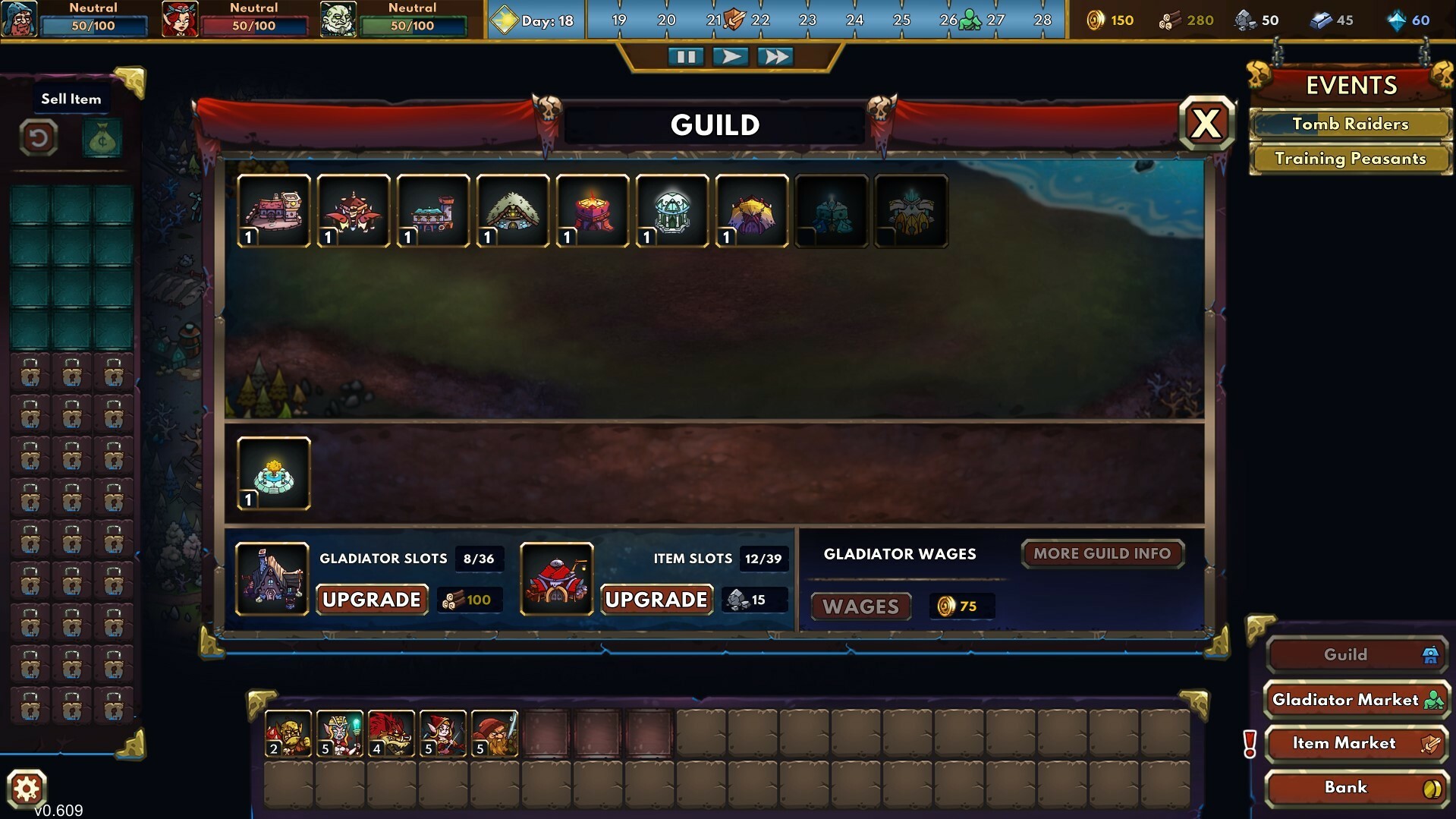This screenshot has height=819, width=1456.
Task: Click the MORE GUILD INFO button
Action: coord(1102,554)
